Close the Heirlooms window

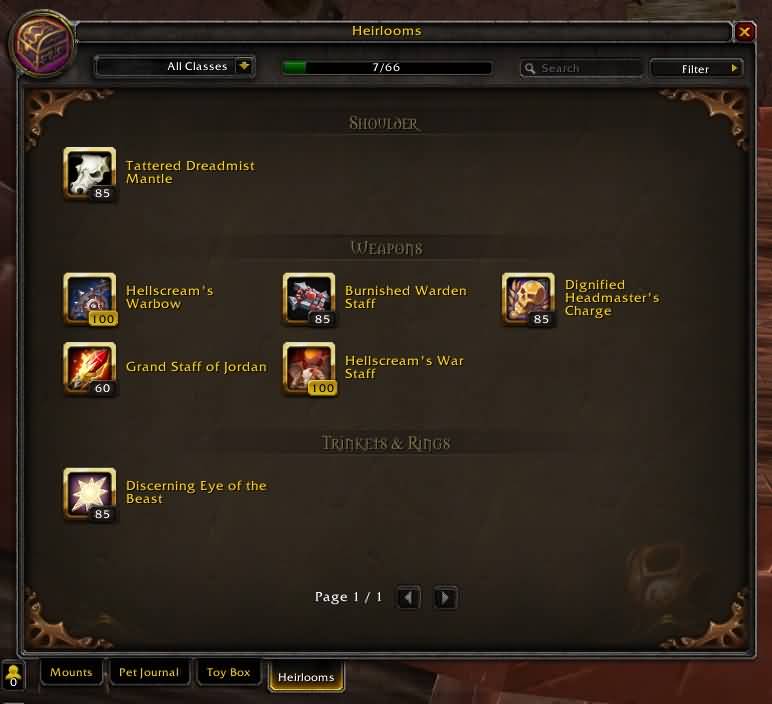tap(745, 32)
